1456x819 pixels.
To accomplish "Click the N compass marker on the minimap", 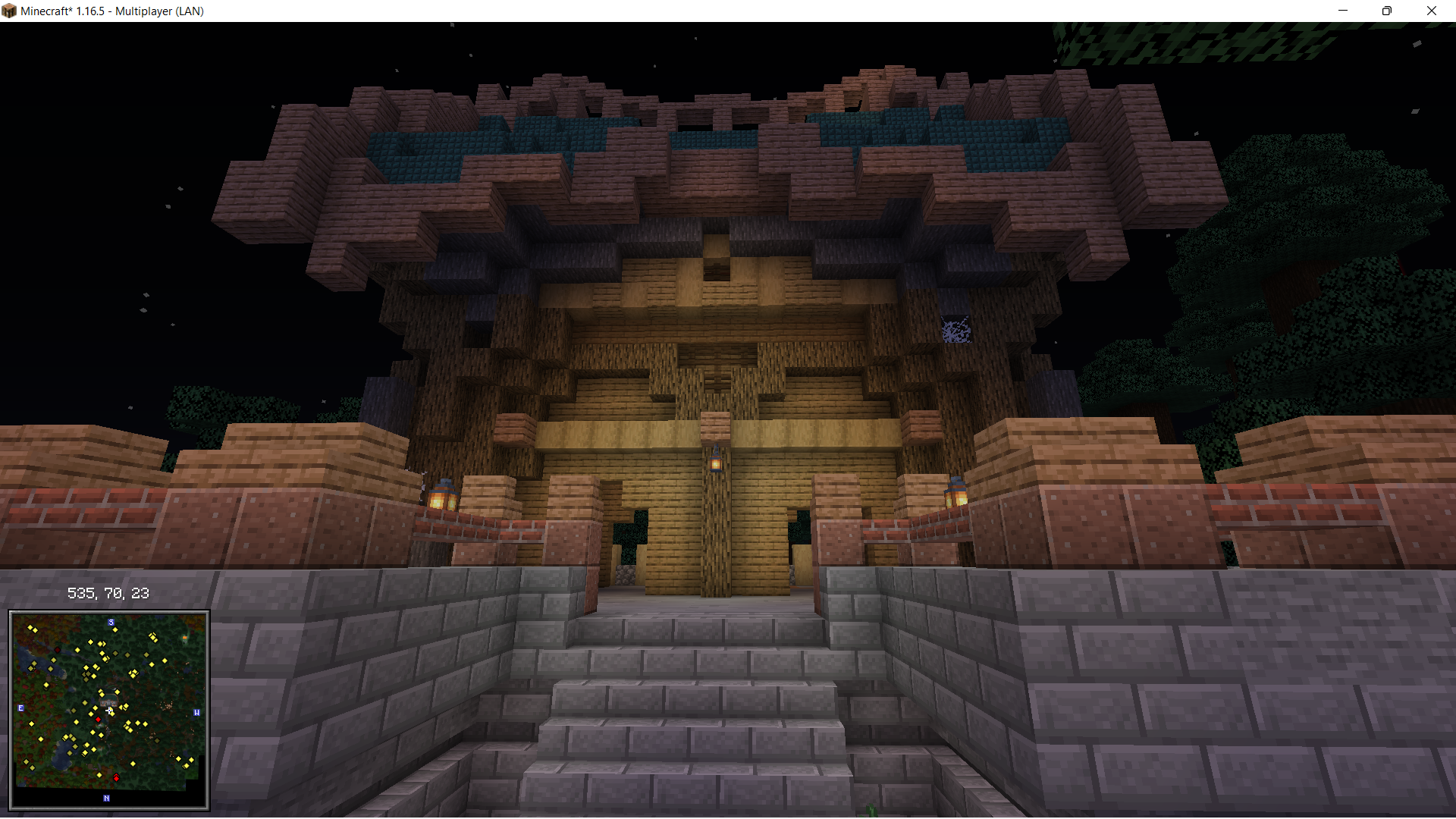I will coord(106,799).
